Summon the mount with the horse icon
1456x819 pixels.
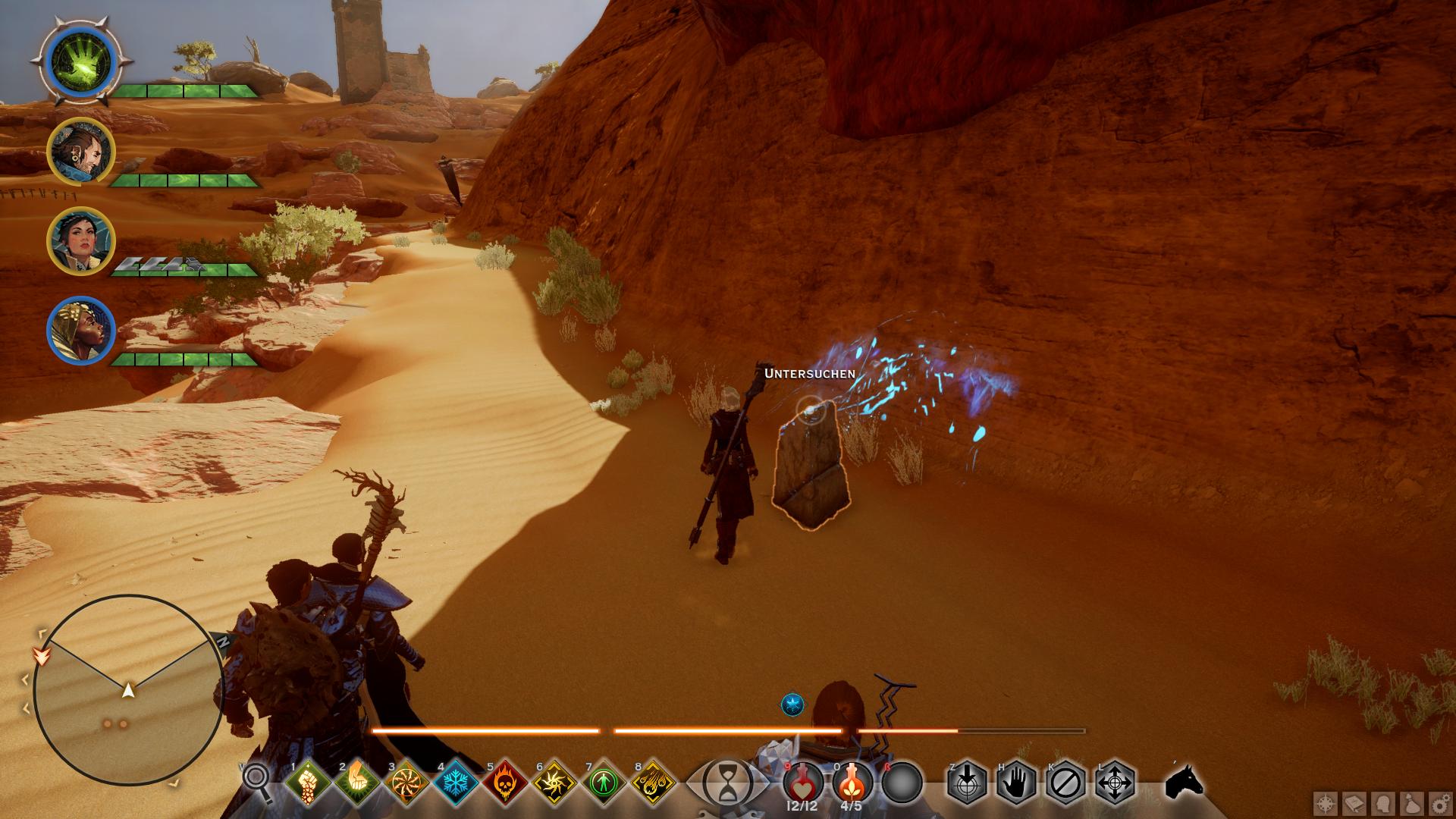pyautogui.click(x=1185, y=782)
